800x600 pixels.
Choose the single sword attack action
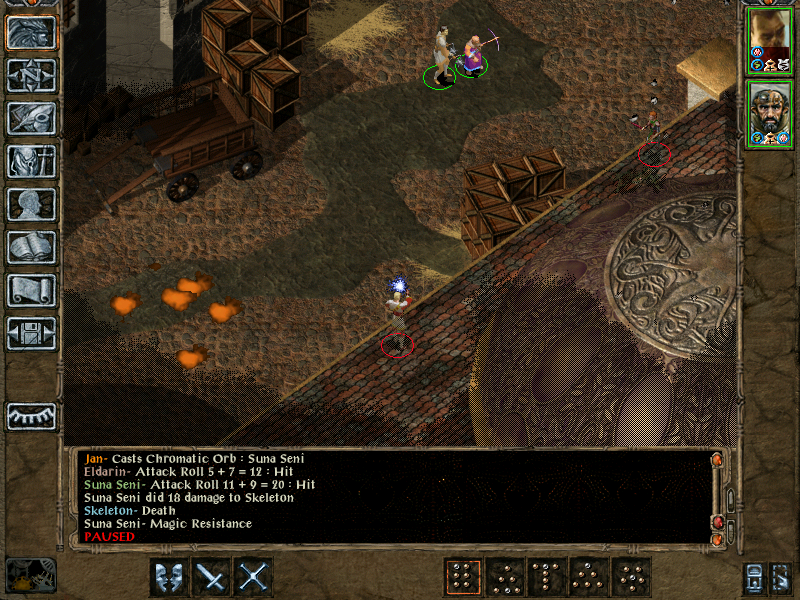pos(212,577)
